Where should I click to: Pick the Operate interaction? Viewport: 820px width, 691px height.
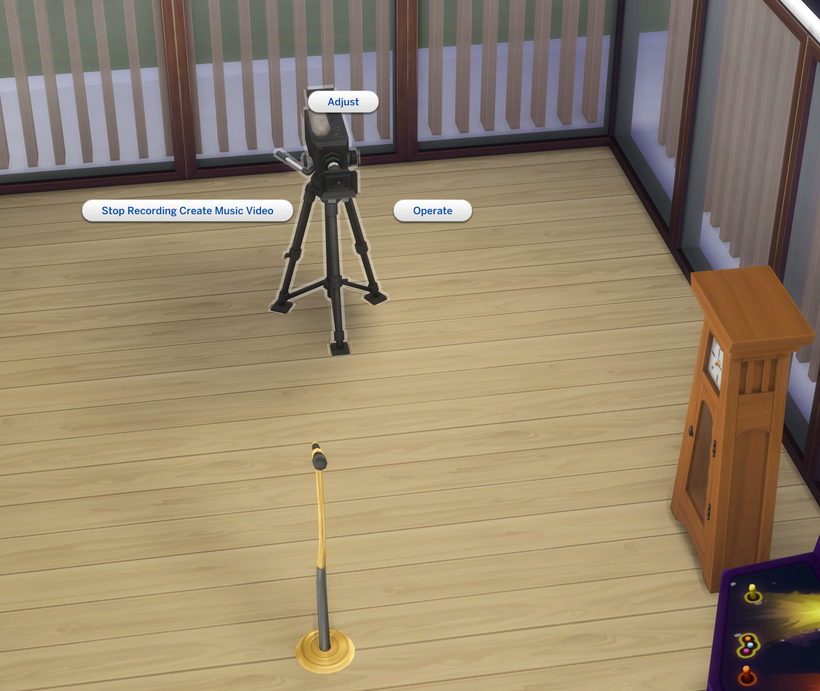[432, 211]
